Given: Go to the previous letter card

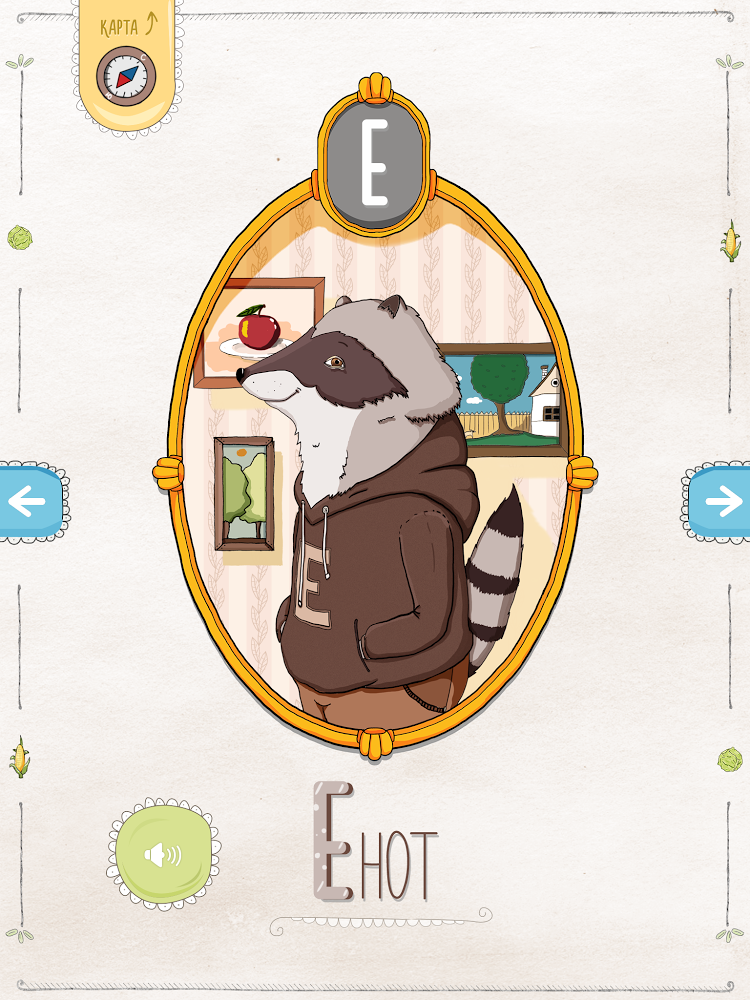Looking at the screenshot, I should point(29,501).
